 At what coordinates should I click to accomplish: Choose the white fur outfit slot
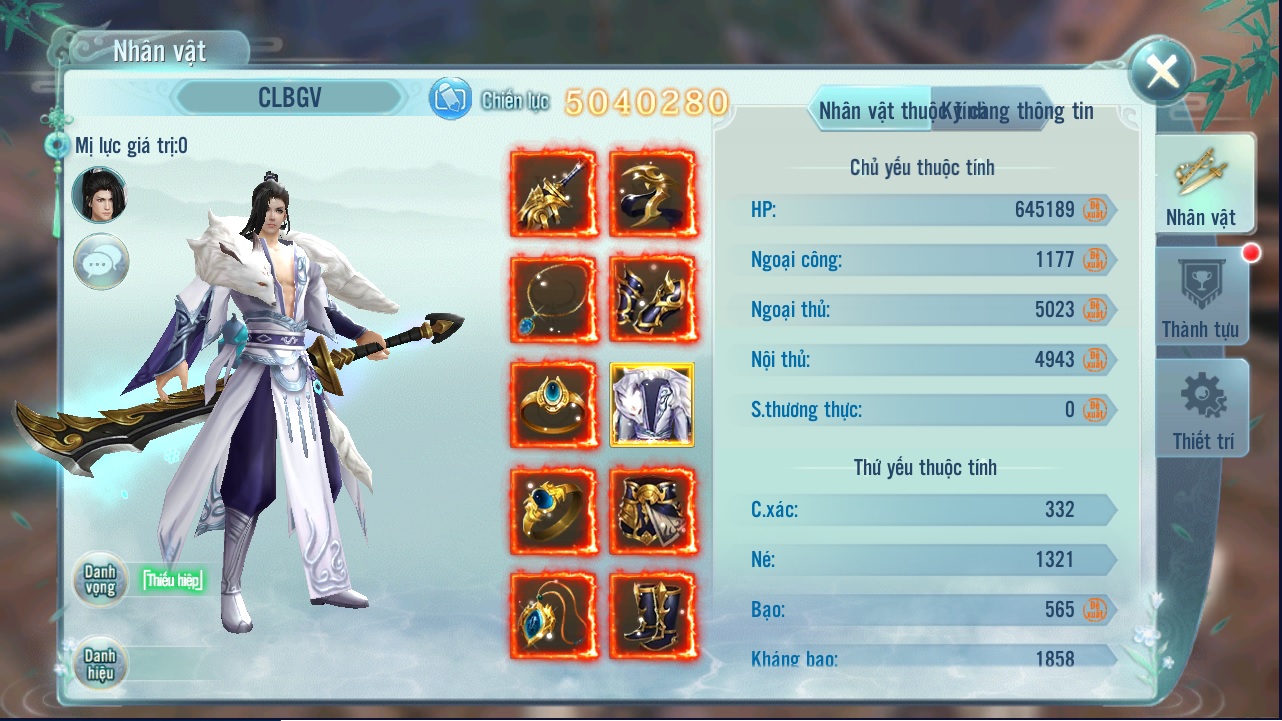pos(652,404)
